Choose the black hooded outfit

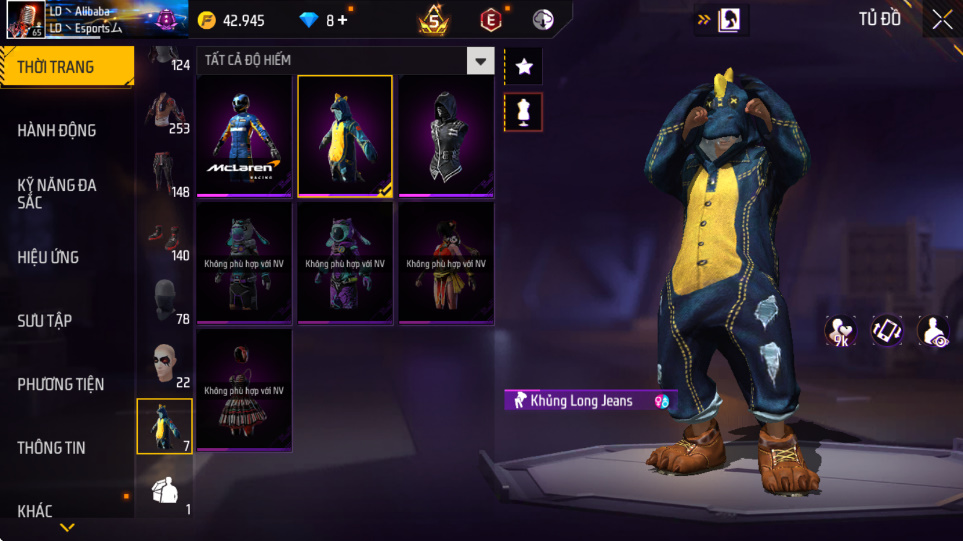(x=446, y=136)
